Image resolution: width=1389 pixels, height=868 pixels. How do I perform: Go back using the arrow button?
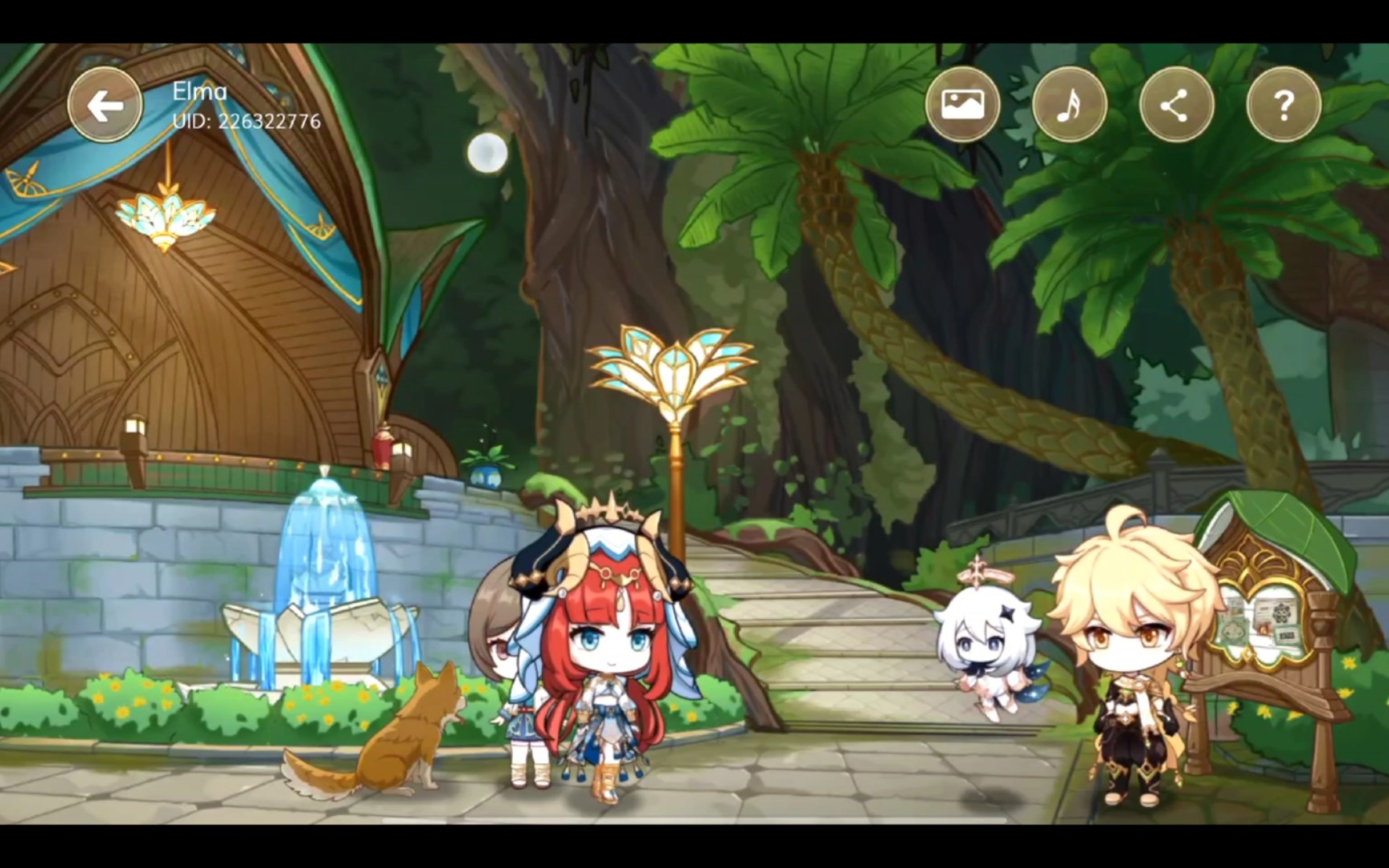104,105
